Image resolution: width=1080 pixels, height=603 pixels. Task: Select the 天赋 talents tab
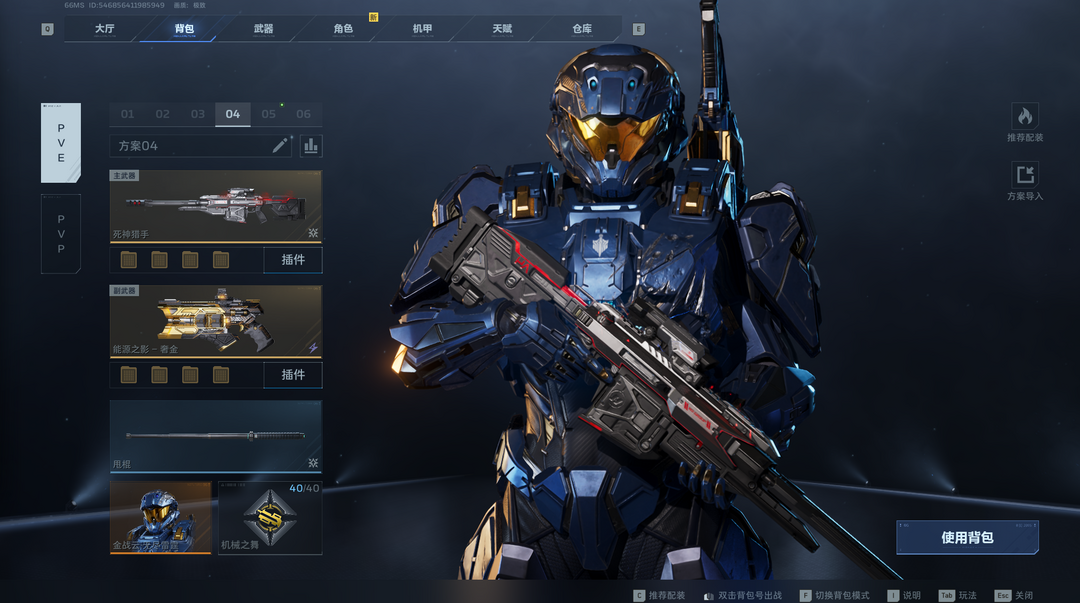click(502, 29)
